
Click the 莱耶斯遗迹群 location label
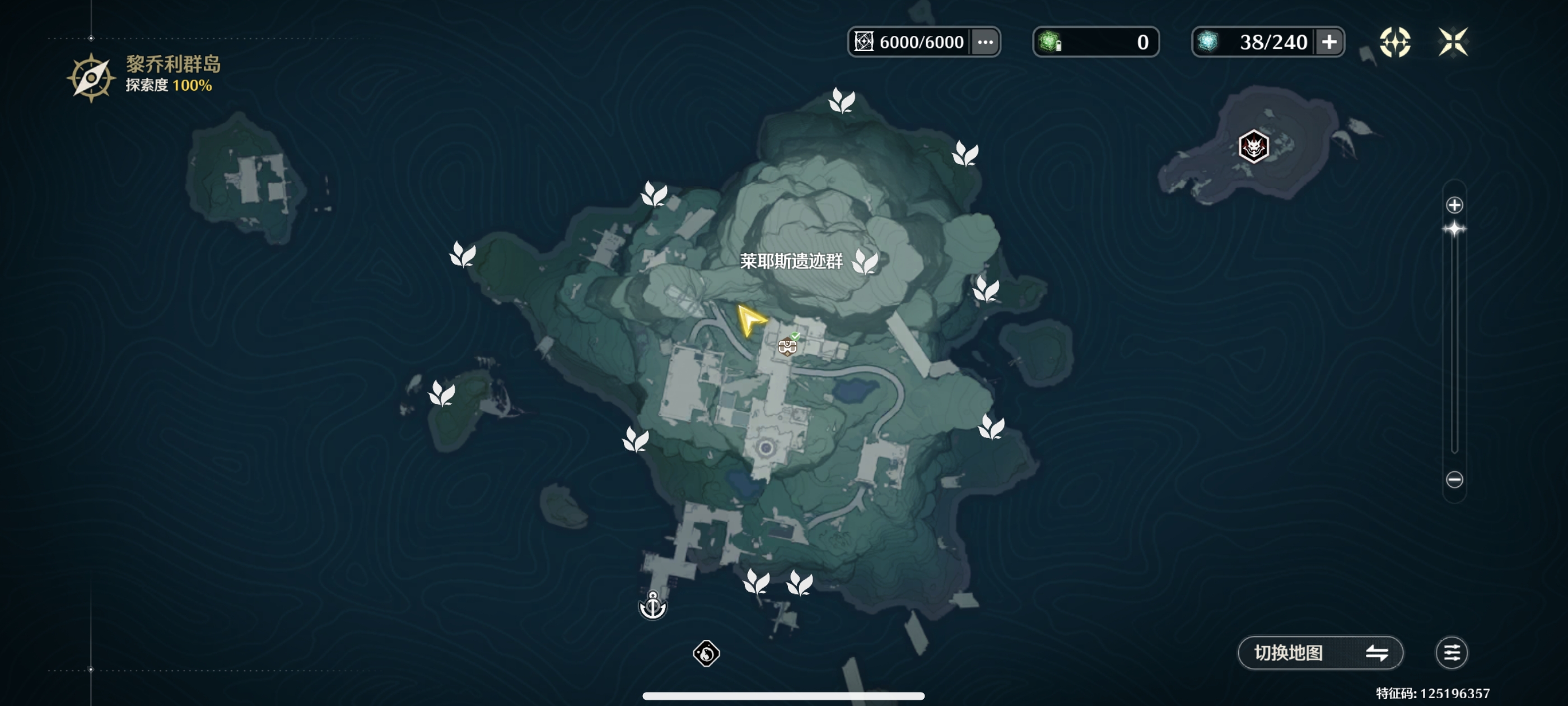[791, 261]
